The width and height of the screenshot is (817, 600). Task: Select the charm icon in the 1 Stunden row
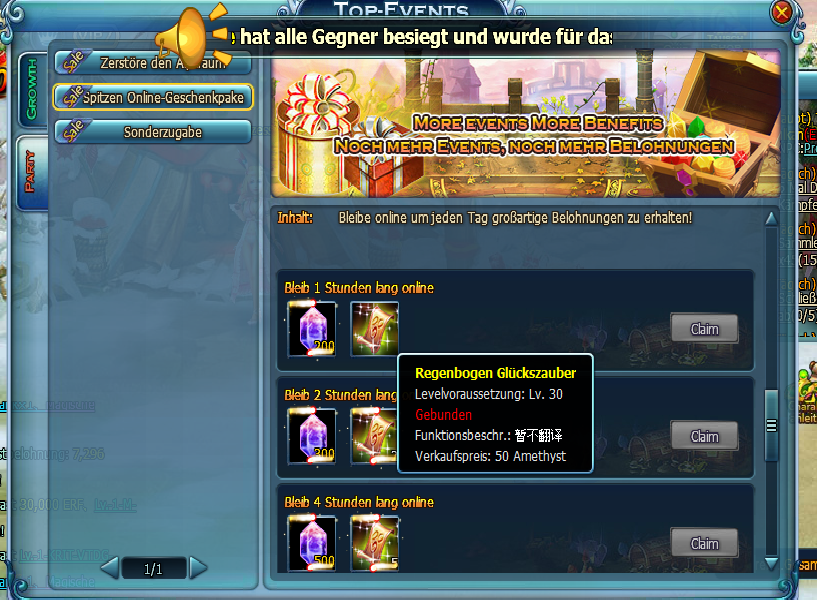pyautogui.click(x=374, y=329)
